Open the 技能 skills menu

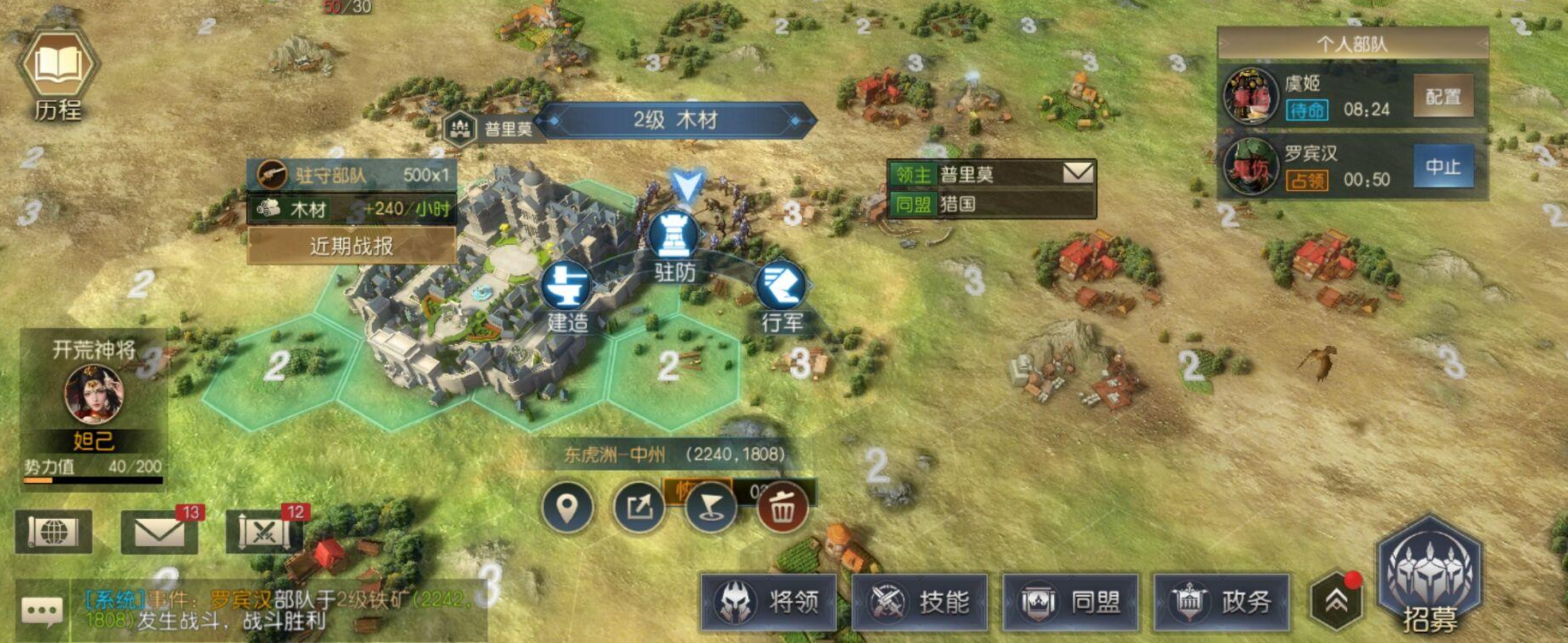(x=920, y=602)
